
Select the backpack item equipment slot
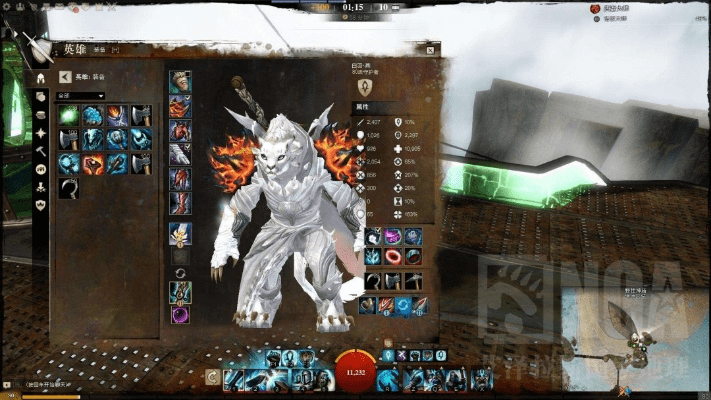pyautogui.click(x=180, y=235)
